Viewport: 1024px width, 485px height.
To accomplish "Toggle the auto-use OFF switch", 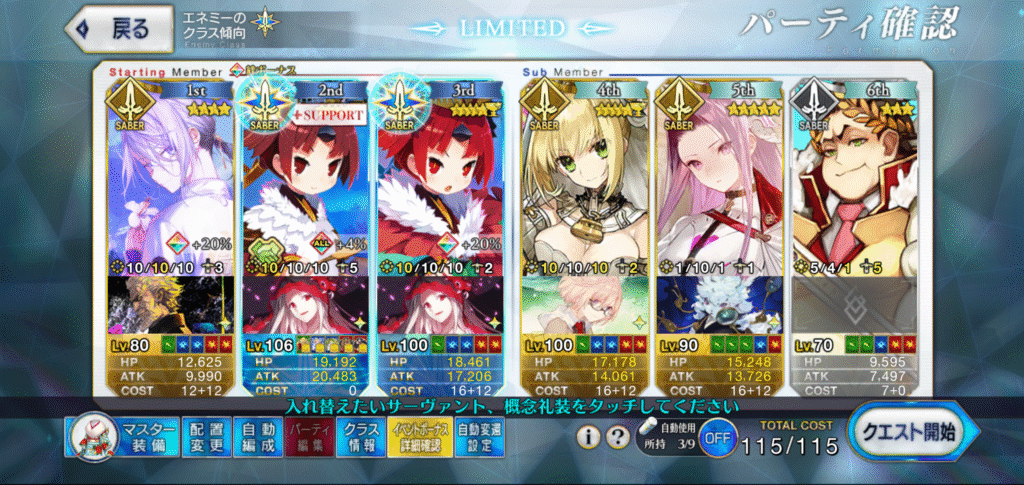I will 714,438.
